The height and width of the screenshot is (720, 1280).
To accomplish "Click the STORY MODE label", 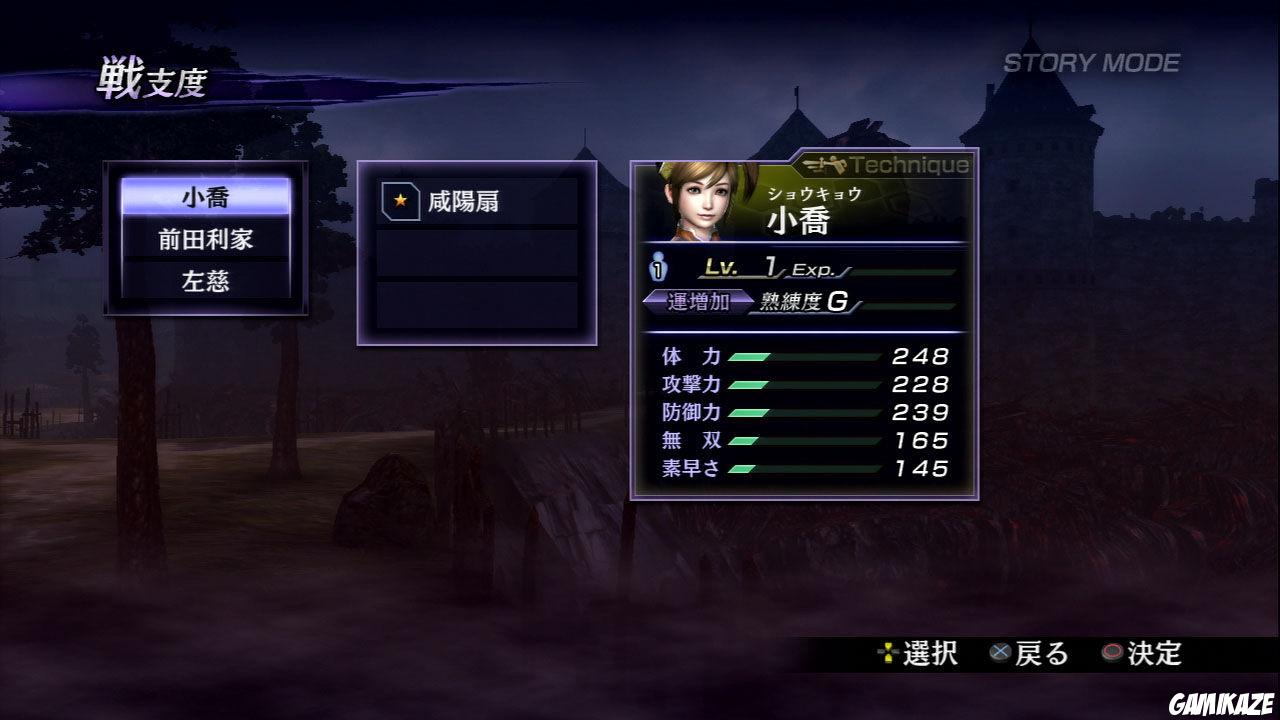I will pyautogui.click(x=1090, y=60).
